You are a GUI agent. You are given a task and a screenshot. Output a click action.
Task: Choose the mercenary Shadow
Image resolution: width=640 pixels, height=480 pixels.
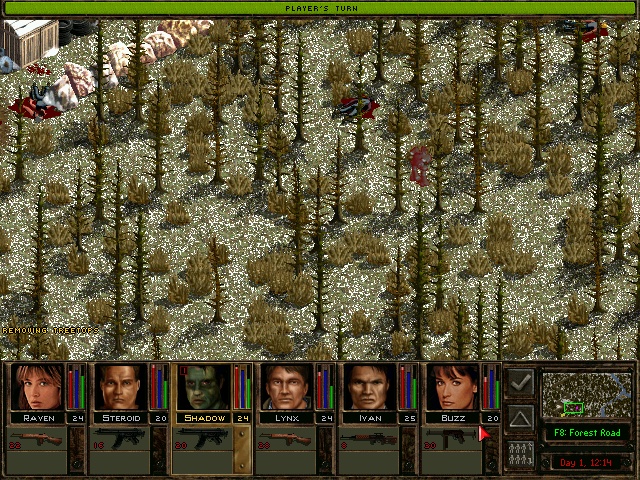[204, 387]
